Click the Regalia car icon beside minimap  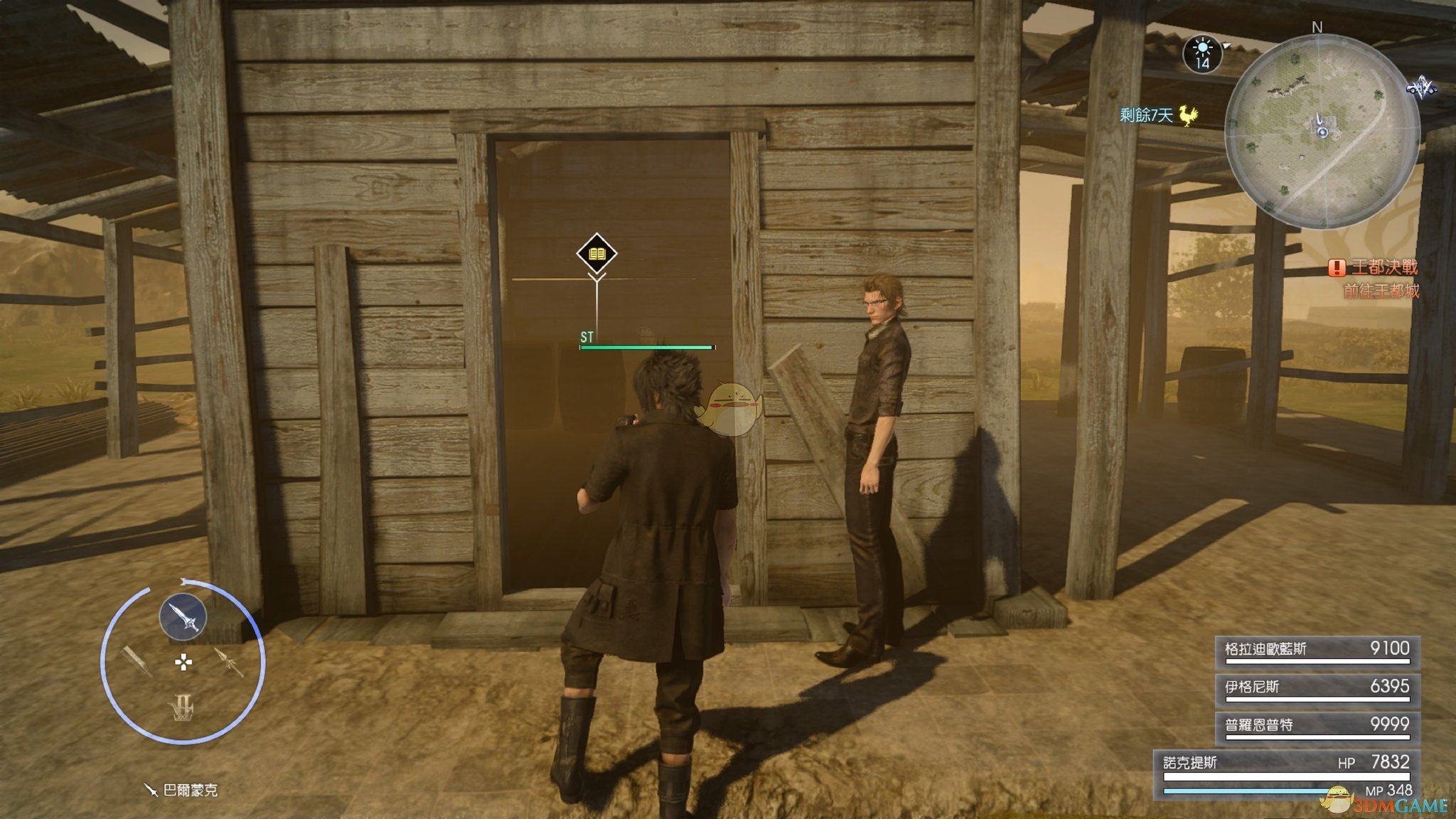click(x=1420, y=88)
